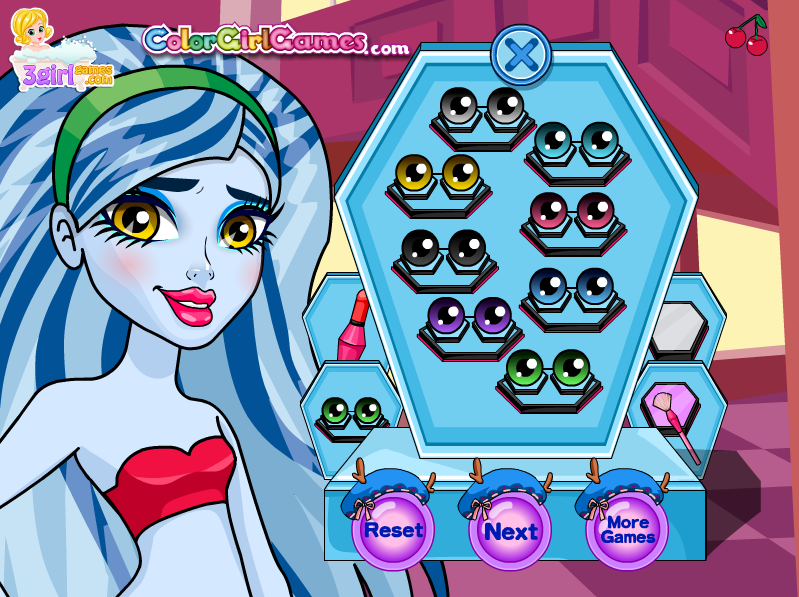Select the maroon red eye pair
The height and width of the screenshot is (597, 799).
pos(572,210)
